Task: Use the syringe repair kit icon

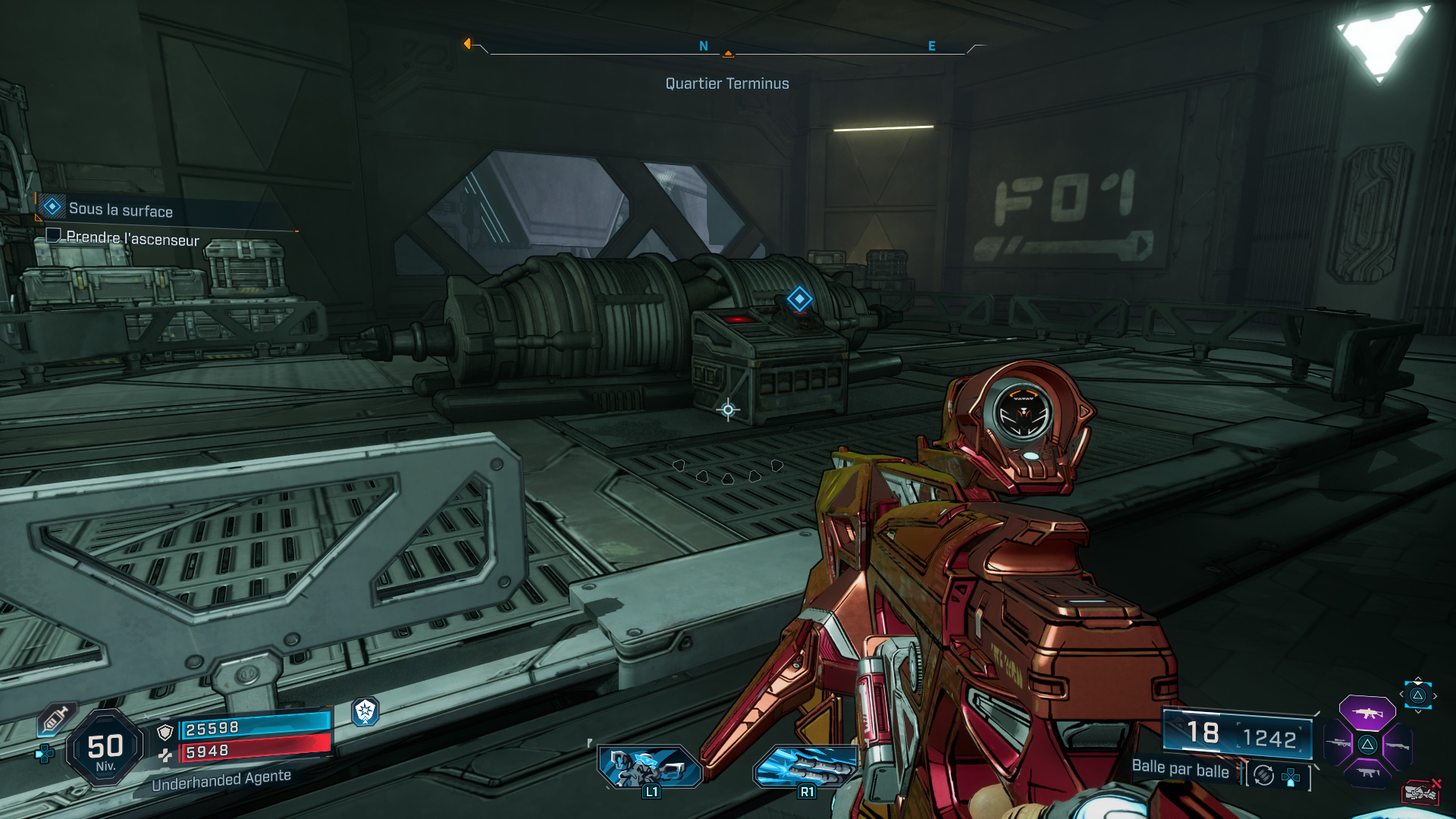Action: pos(56,719)
